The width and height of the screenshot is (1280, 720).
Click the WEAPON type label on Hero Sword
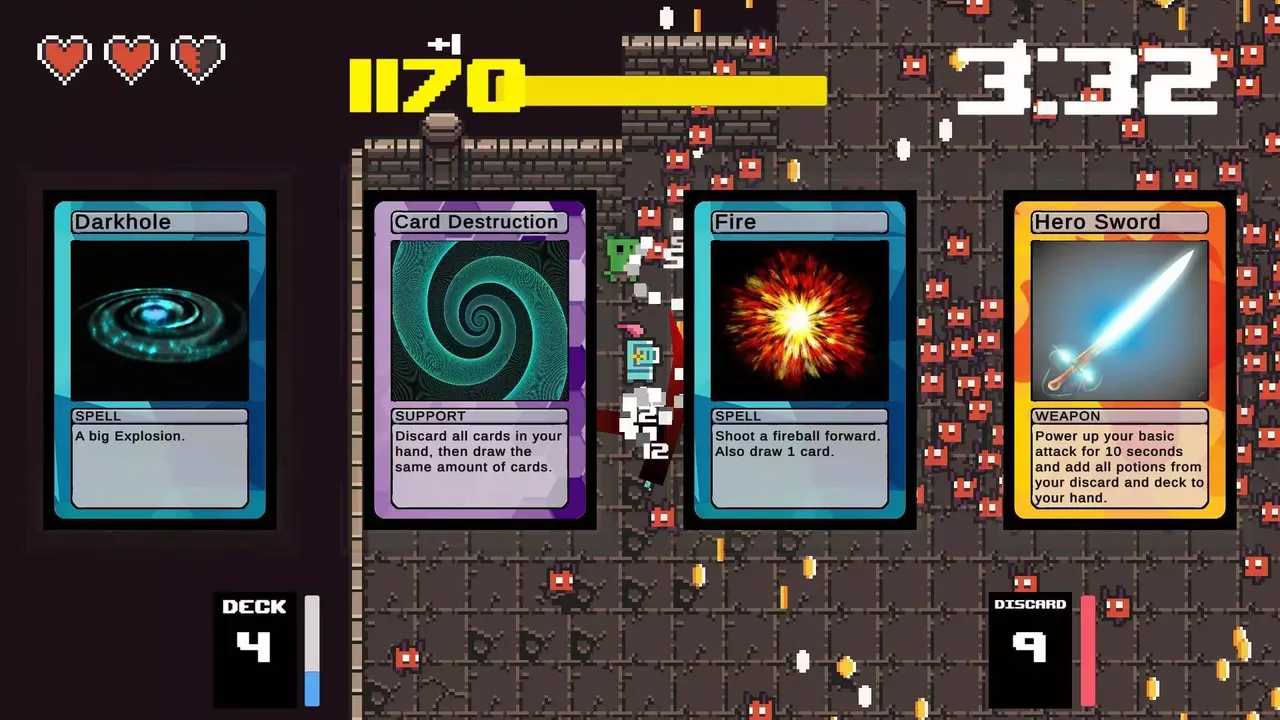[1066, 415]
